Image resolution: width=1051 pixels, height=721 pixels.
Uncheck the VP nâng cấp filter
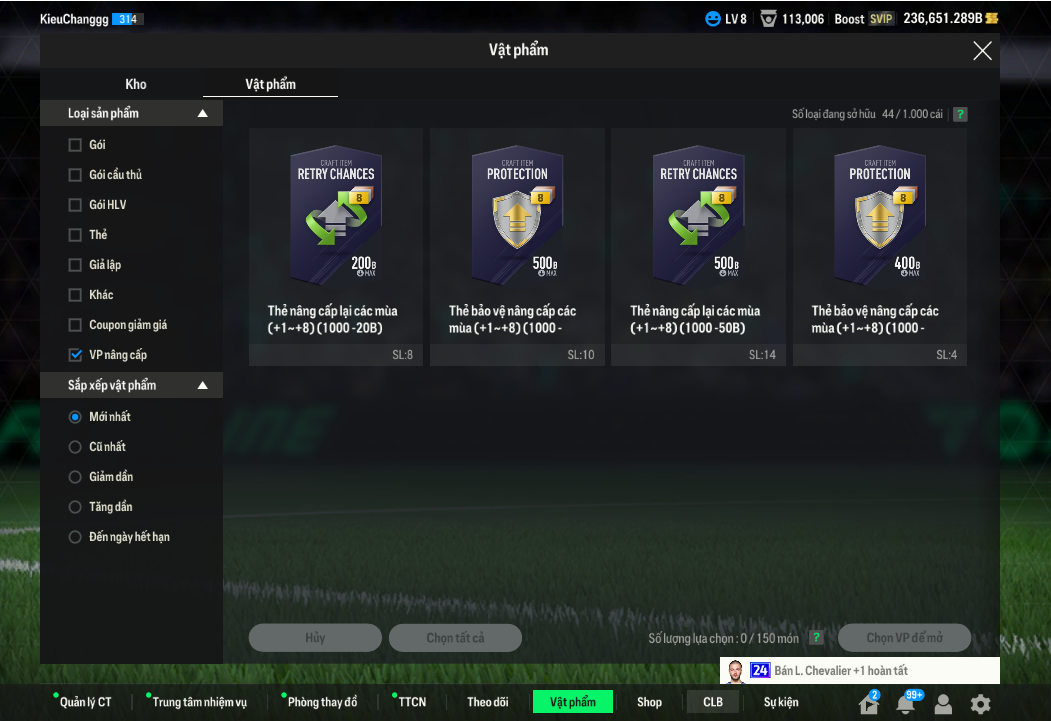75,355
